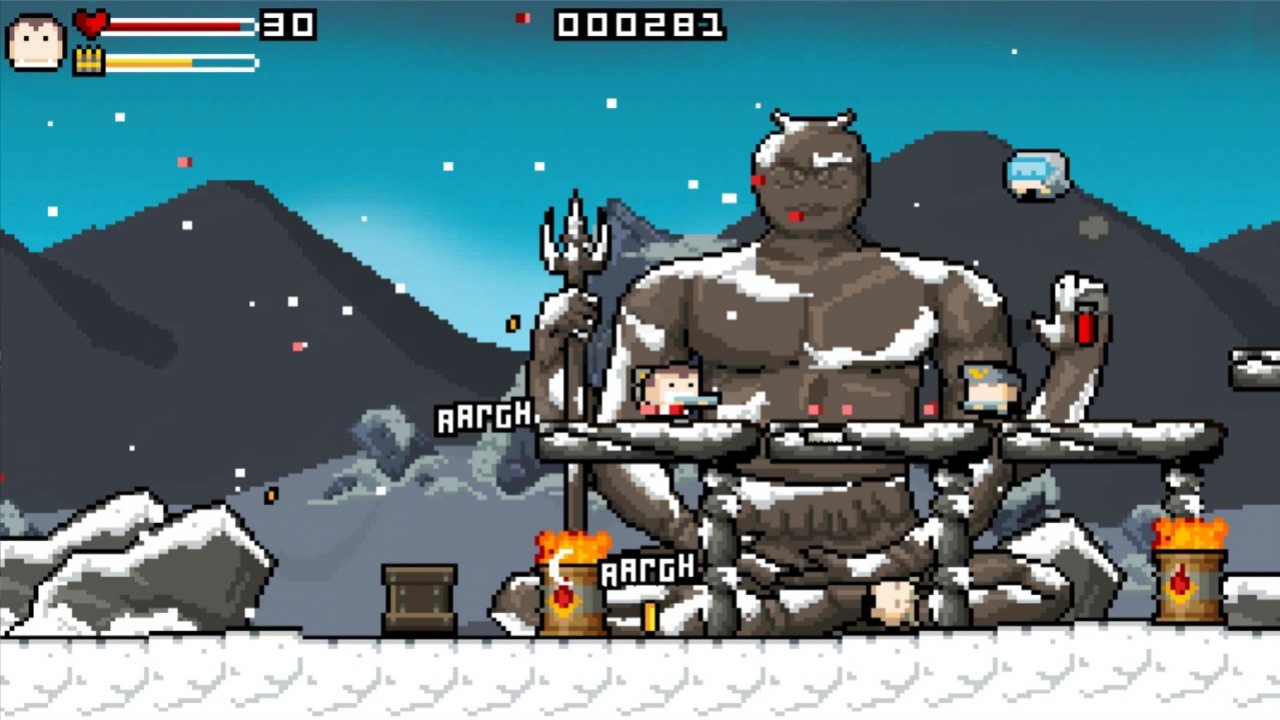Viewport: 1280px width, 720px height.
Task: Click the lower AARGH text near the barrel
Action: pyautogui.click(x=645, y=568)
